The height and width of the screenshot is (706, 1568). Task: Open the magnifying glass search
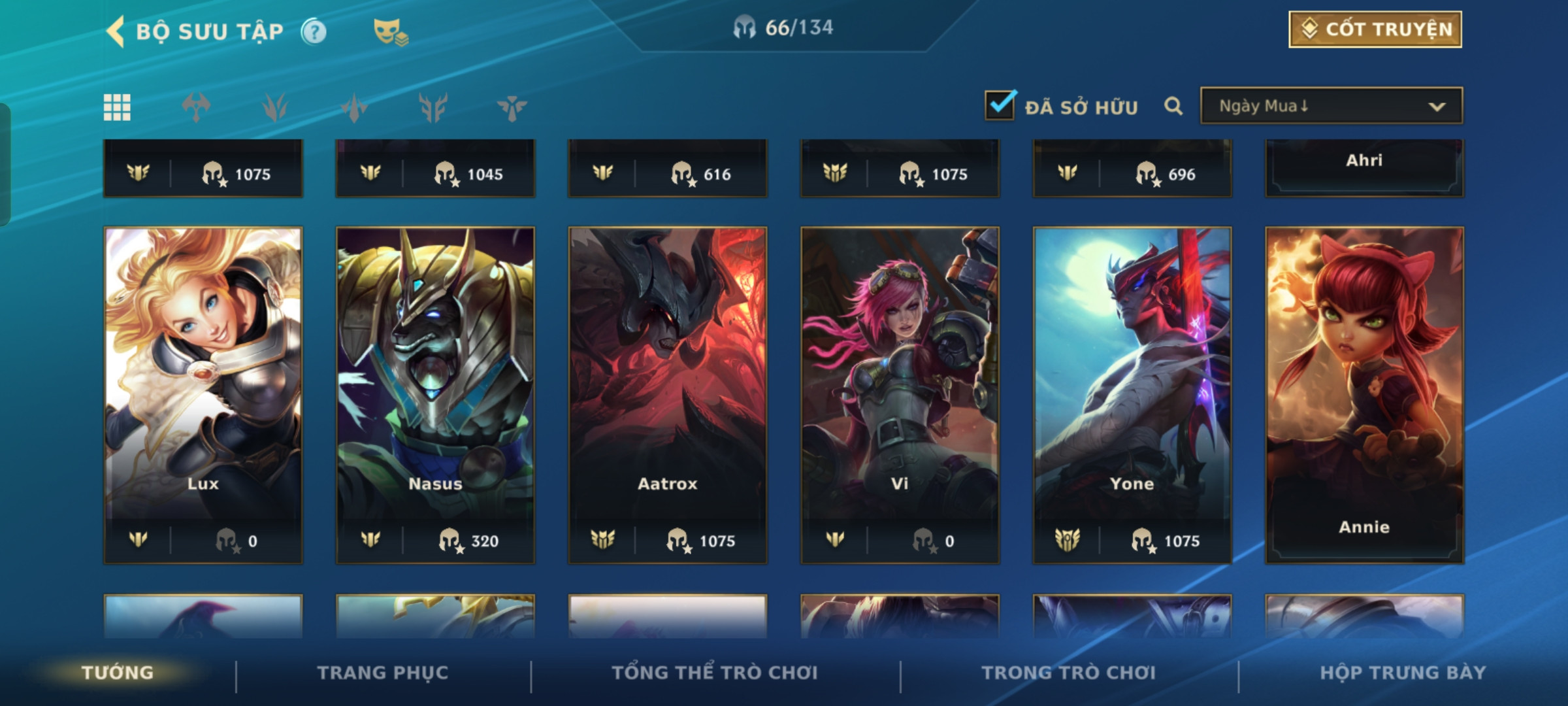(1173, 106)
